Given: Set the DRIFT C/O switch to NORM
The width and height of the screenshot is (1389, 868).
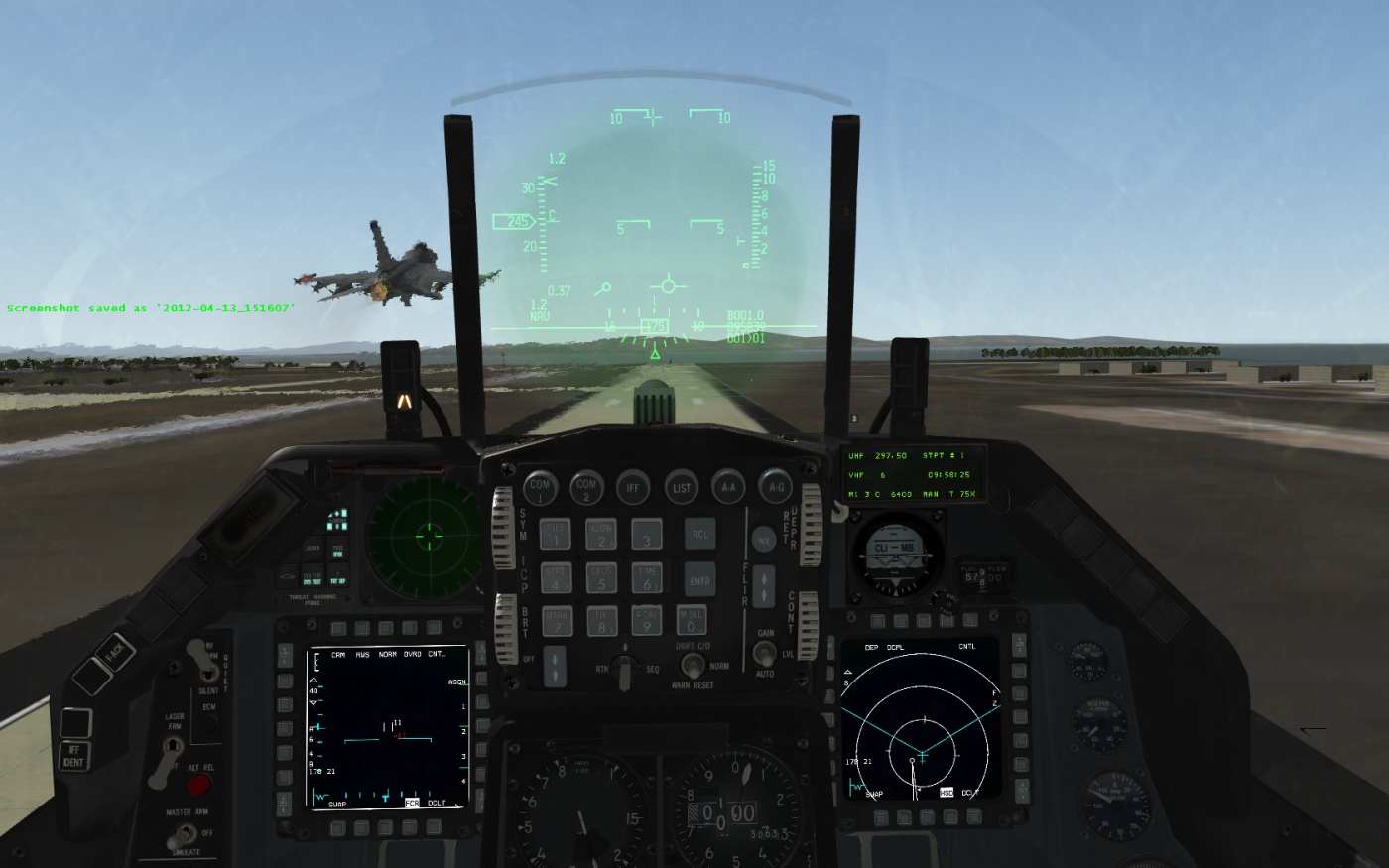Looking at the screenshot, I should [x=694, y=665].
